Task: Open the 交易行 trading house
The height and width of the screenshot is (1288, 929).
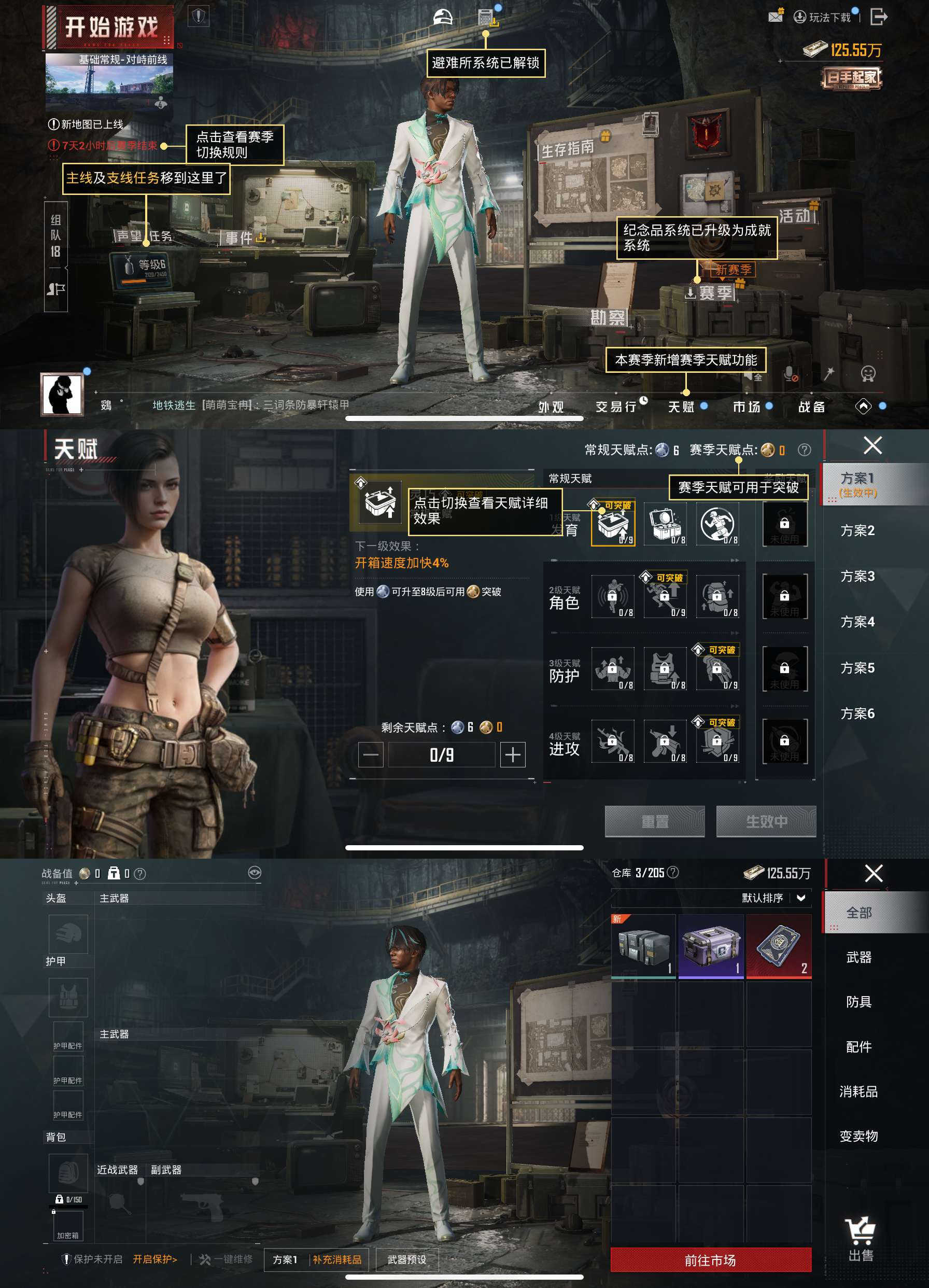Action: point(616,407)
